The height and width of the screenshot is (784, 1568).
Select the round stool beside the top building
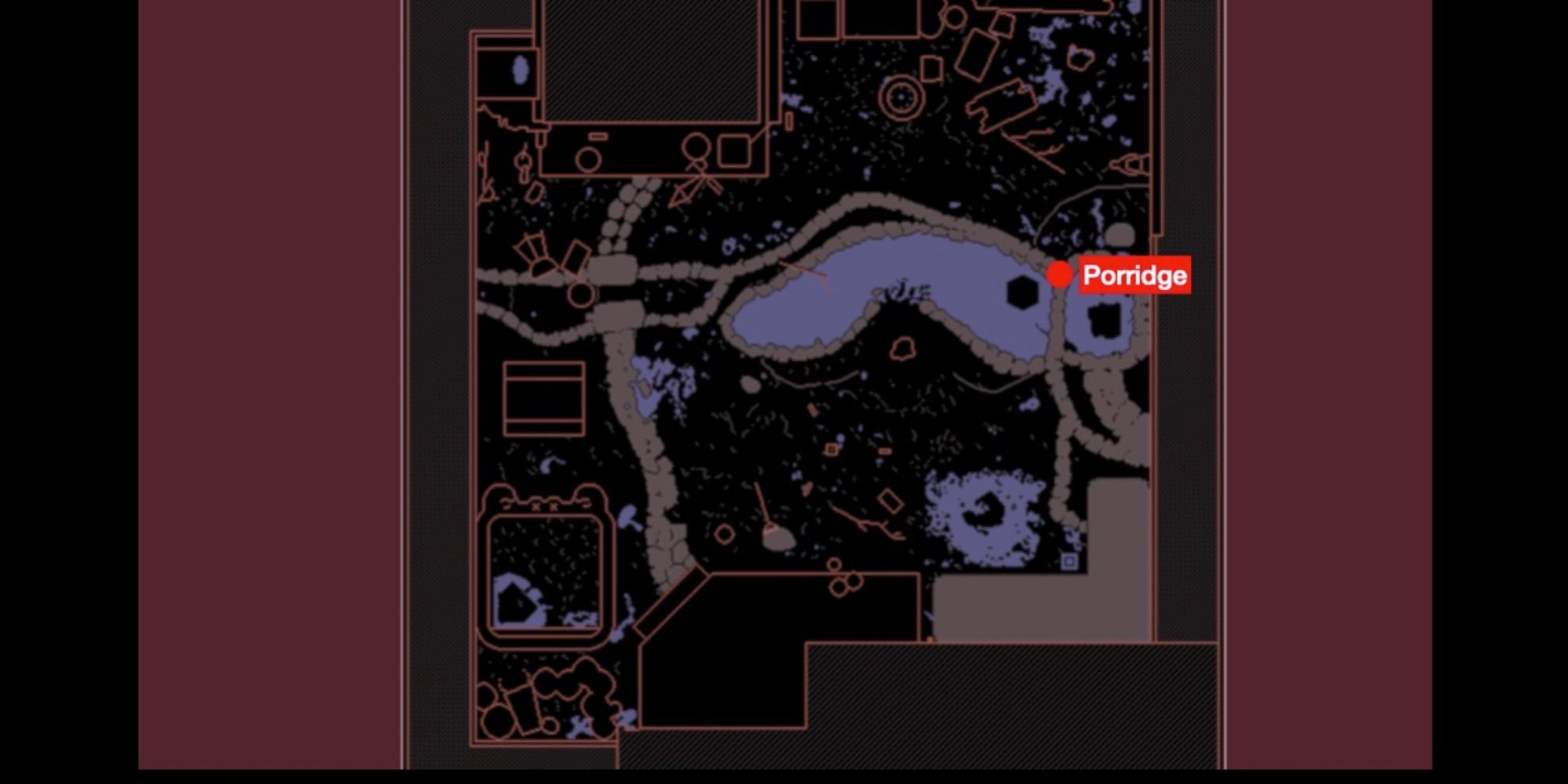(590, 158)
